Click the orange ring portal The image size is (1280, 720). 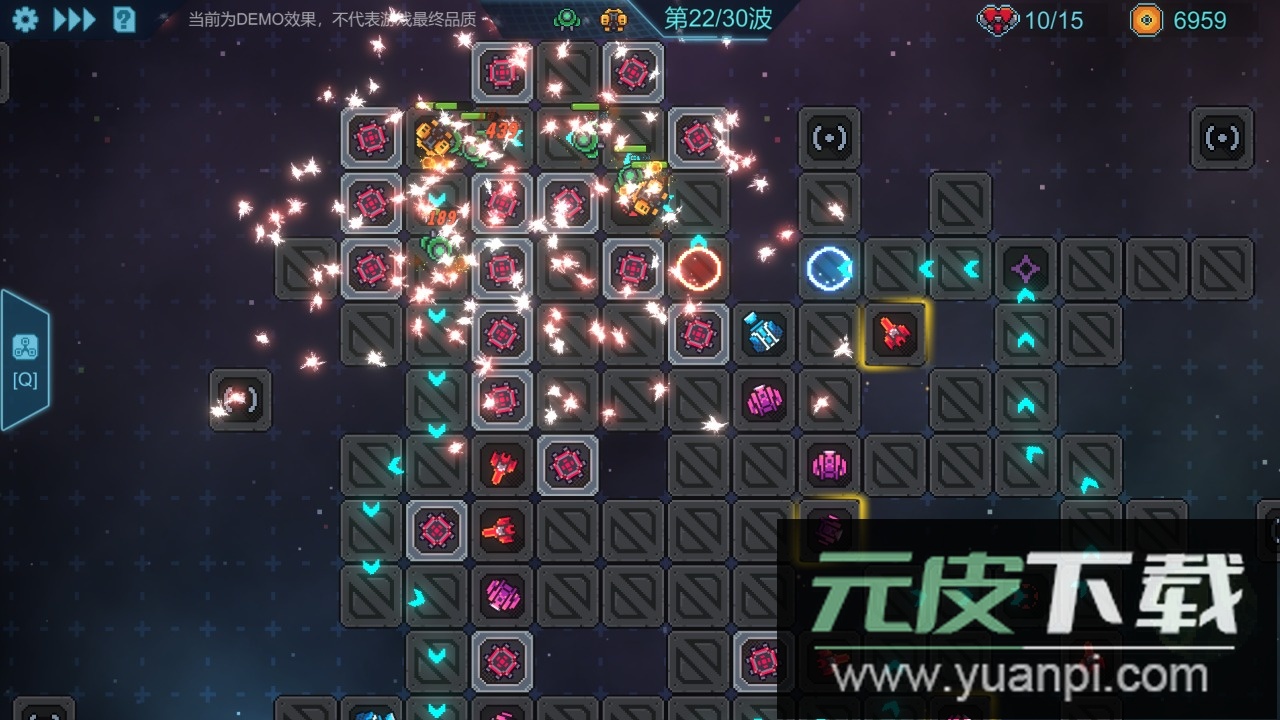tap(699, 267)
